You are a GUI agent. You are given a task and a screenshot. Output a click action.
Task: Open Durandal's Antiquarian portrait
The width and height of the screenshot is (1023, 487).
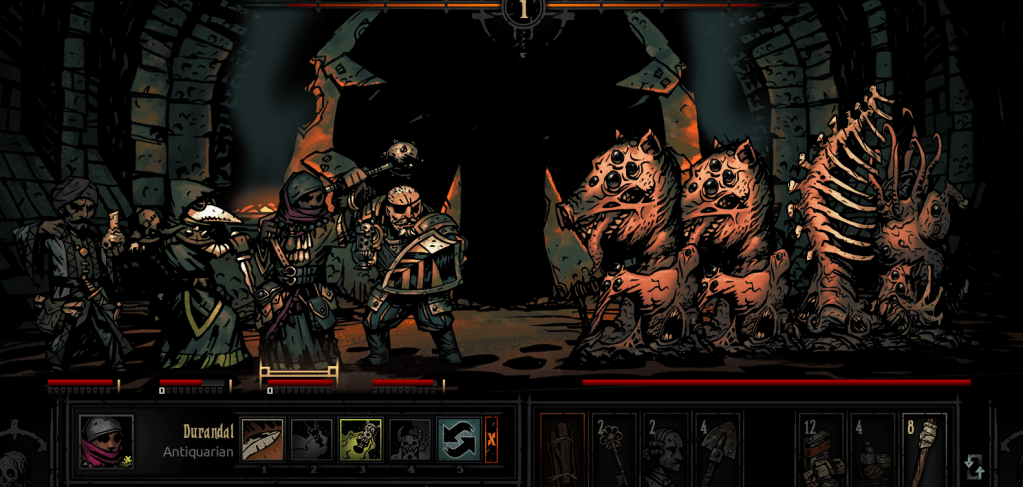[106, 441]
